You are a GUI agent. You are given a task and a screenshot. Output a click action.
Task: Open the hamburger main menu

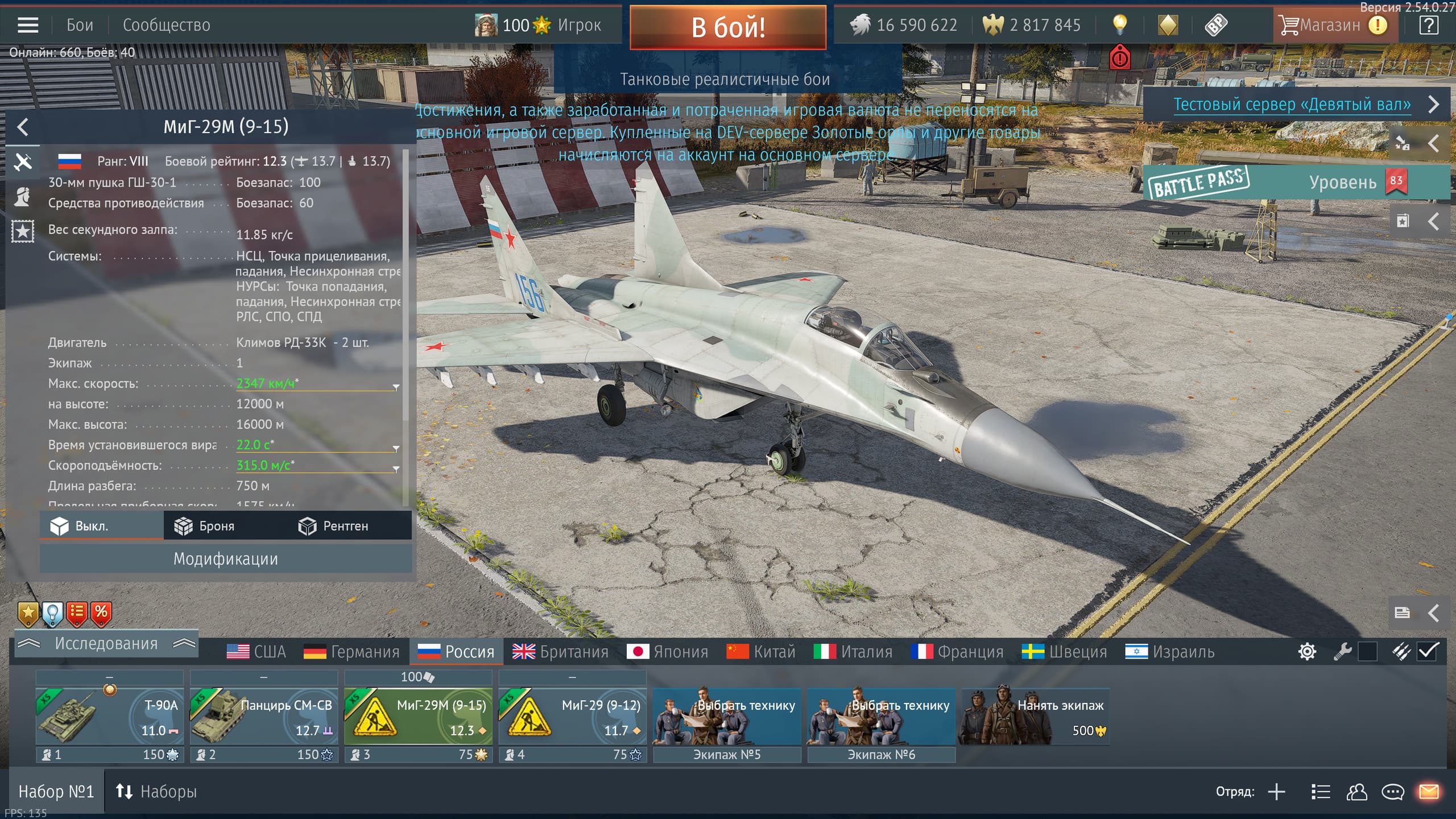click(x=28, y=25)
